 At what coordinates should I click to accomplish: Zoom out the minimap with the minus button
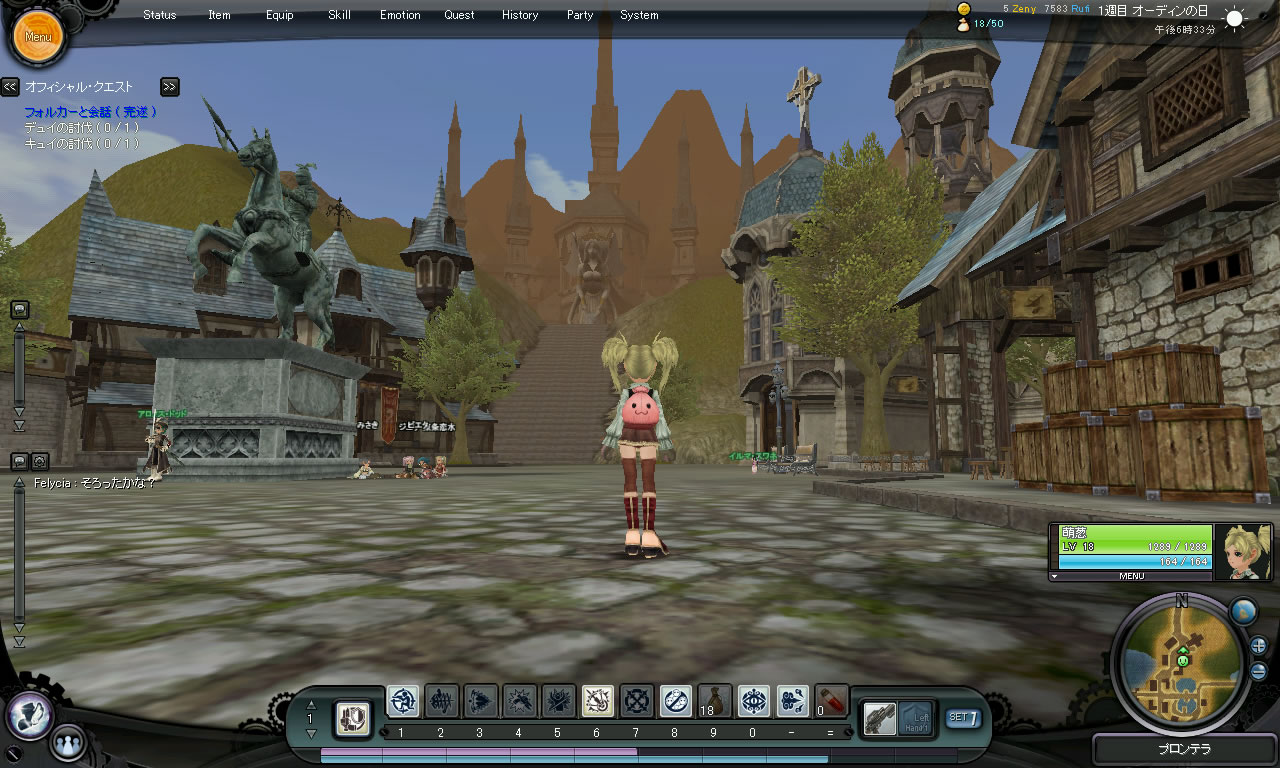[x=1258, y=671]
